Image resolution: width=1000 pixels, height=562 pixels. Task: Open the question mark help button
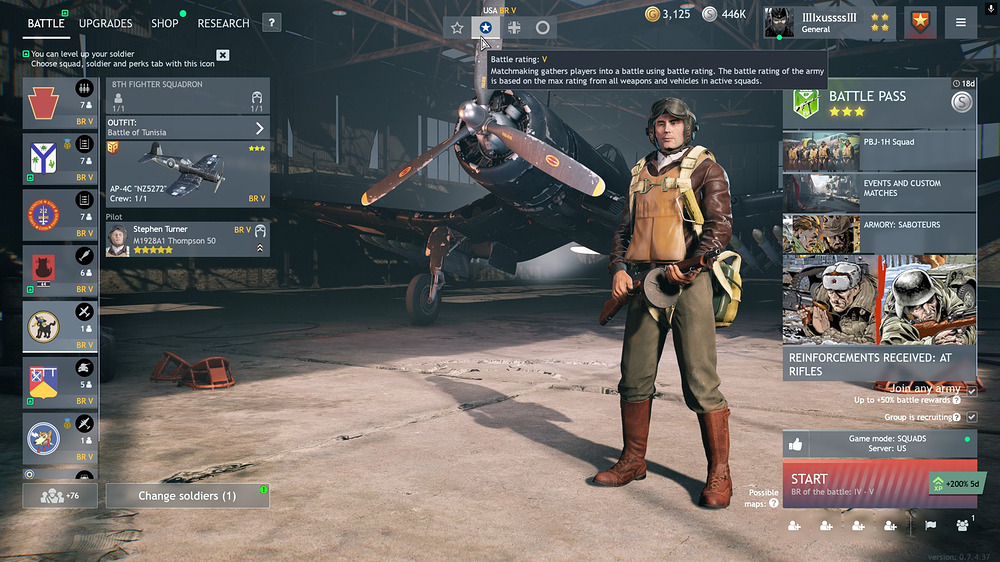pyautogui.click(x=271, y=23)
